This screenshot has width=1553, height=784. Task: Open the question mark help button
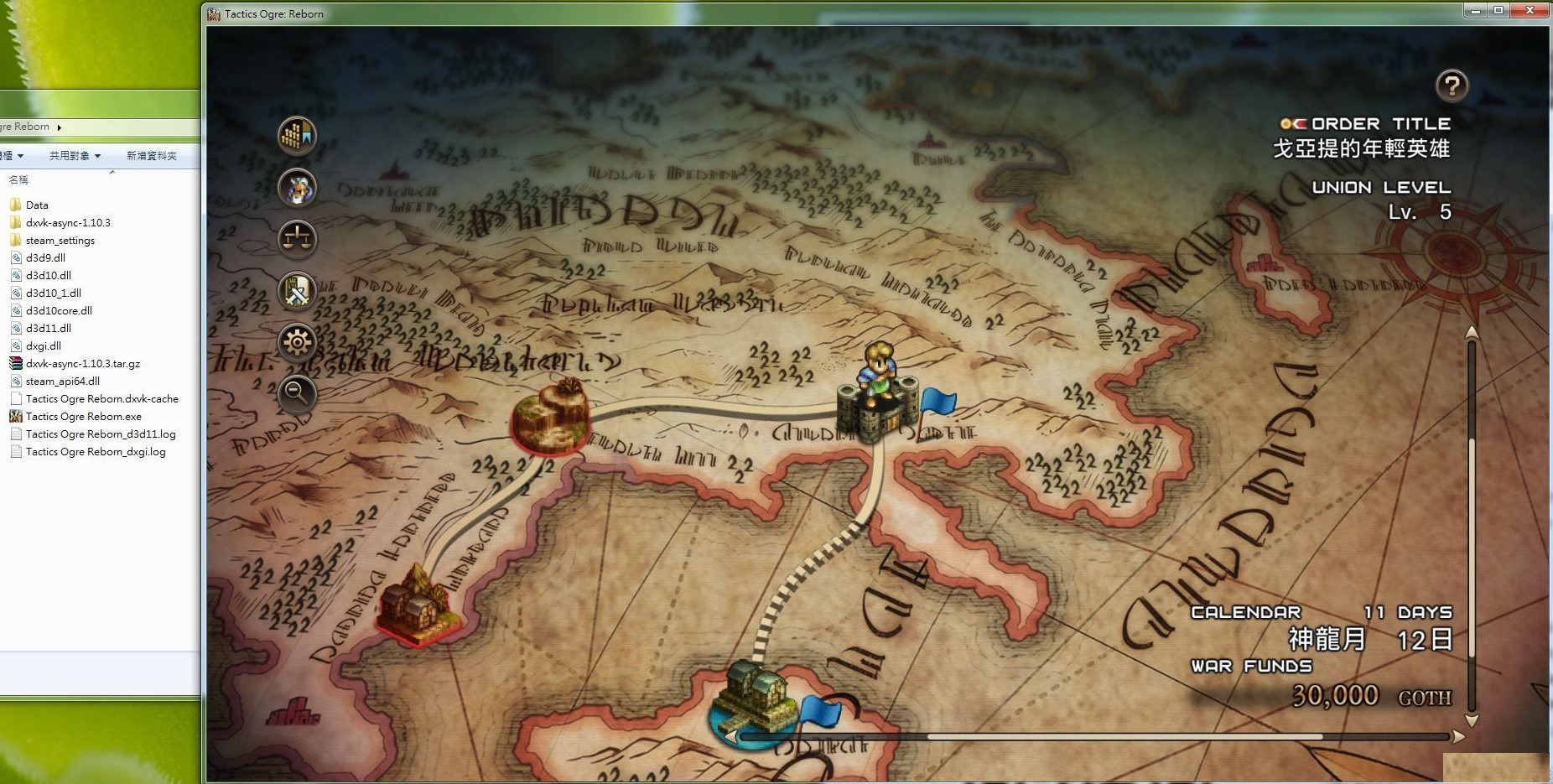coord(1452,85)
